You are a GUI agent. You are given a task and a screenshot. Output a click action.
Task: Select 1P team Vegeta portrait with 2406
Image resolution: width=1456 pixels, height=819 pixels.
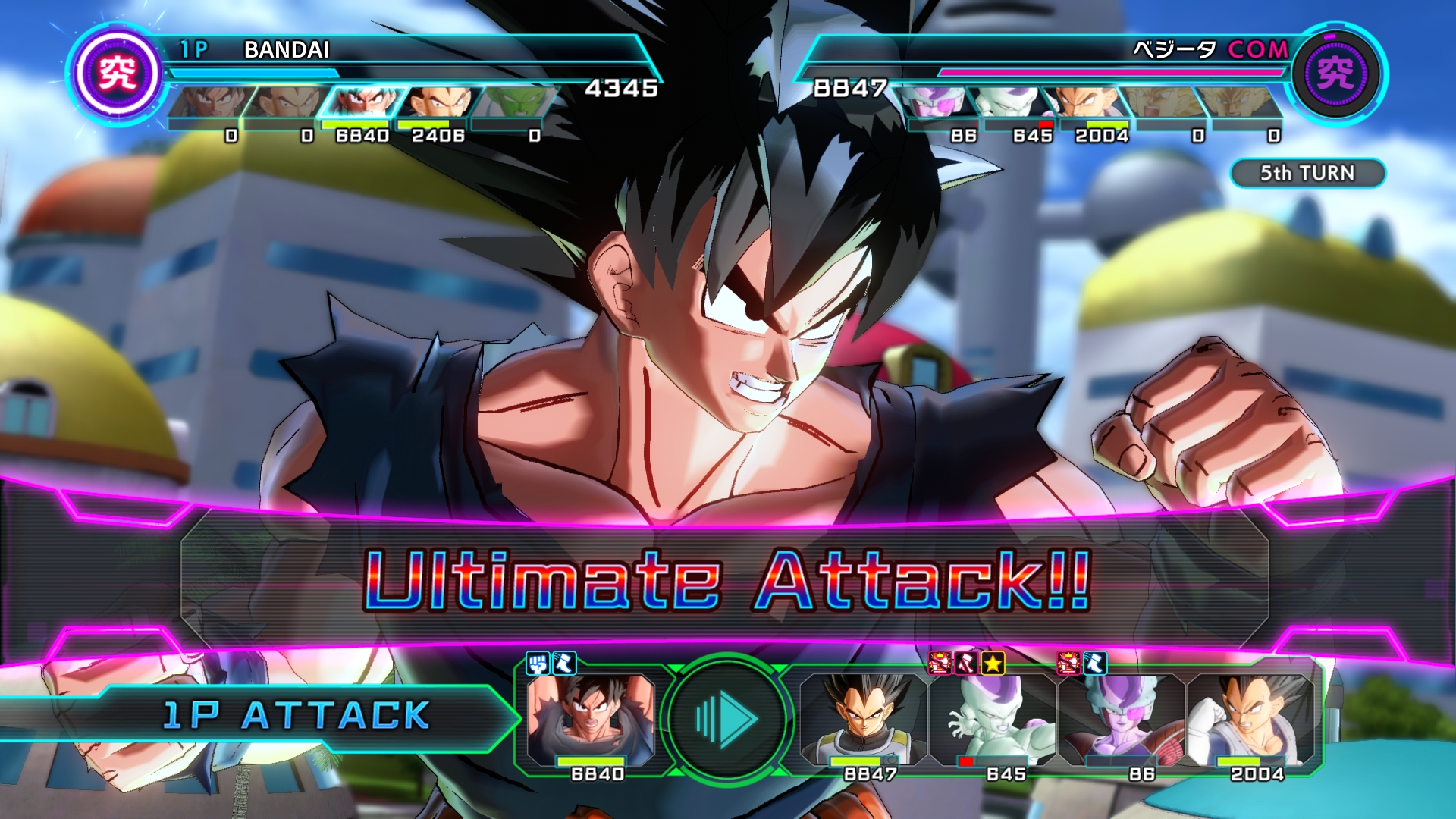point(438,102)
